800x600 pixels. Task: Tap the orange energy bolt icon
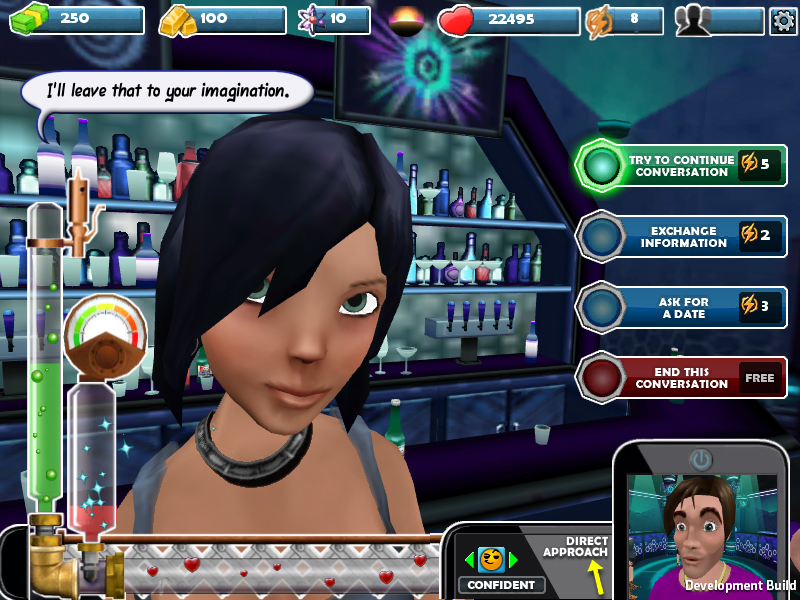(597, 21)
